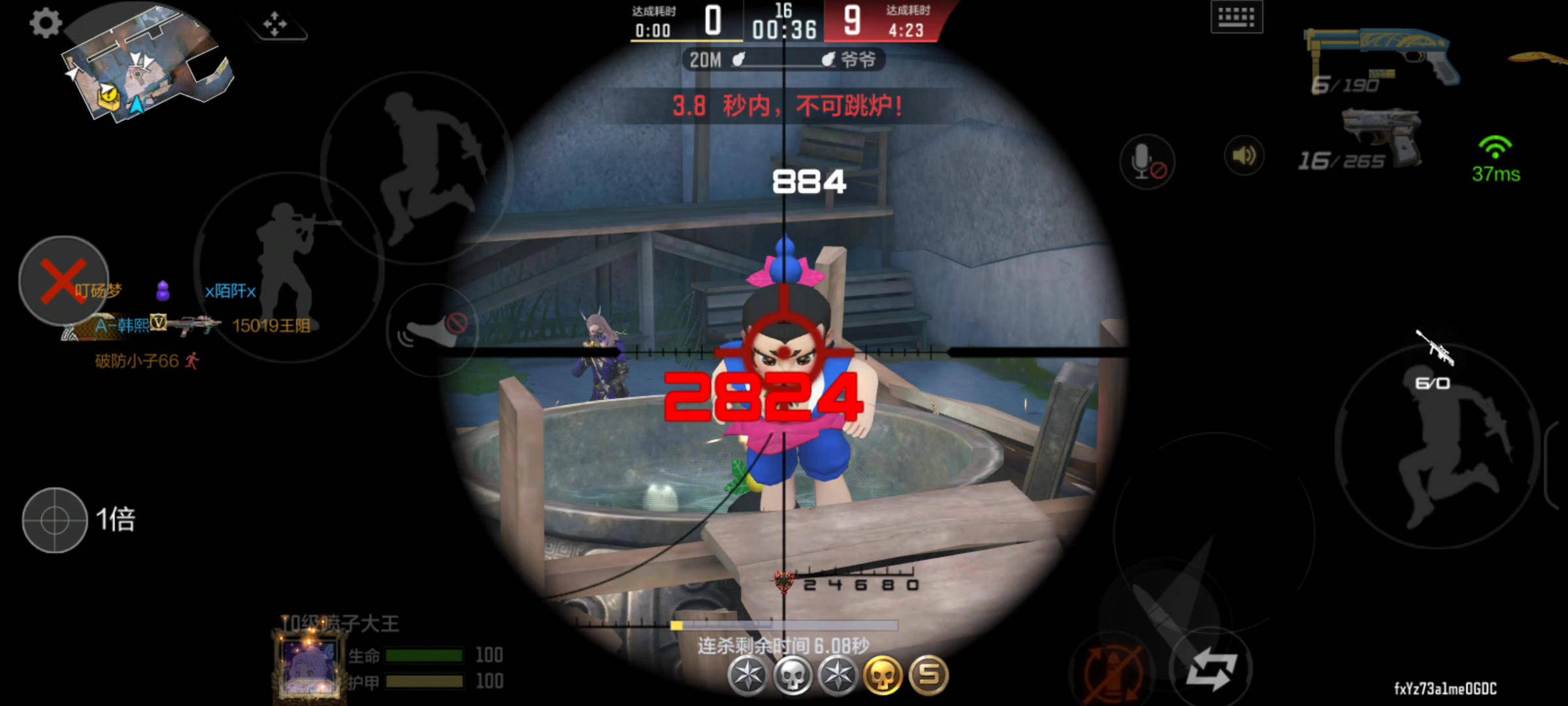Toggle the muted microphone button
Image resolution: width=1568 pixels, height=706 pixels.
(1147, 161)
